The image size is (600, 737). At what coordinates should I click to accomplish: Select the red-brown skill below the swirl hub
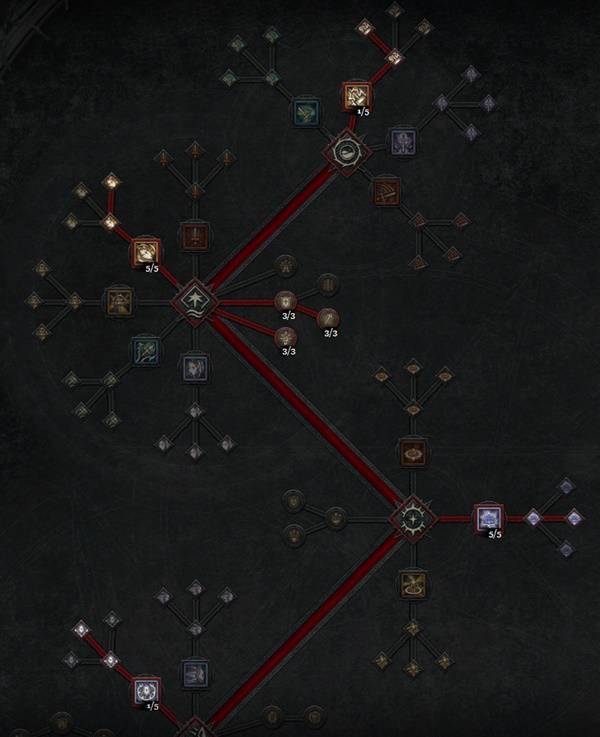(385, 190)
